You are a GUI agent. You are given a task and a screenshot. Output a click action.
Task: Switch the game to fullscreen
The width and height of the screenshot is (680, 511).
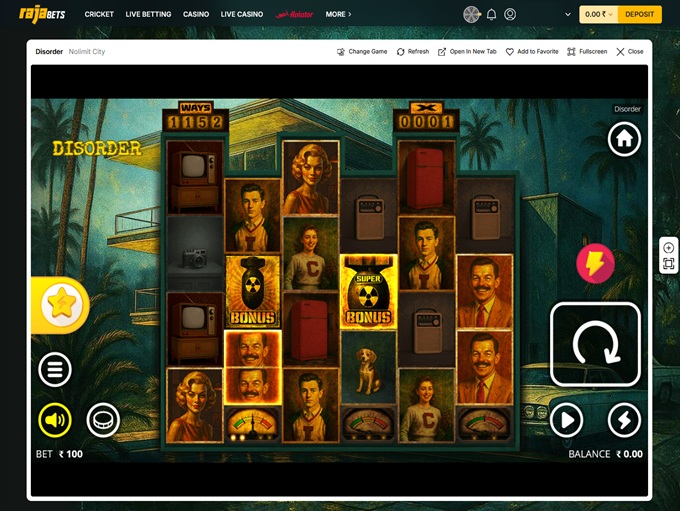point(587,51)
